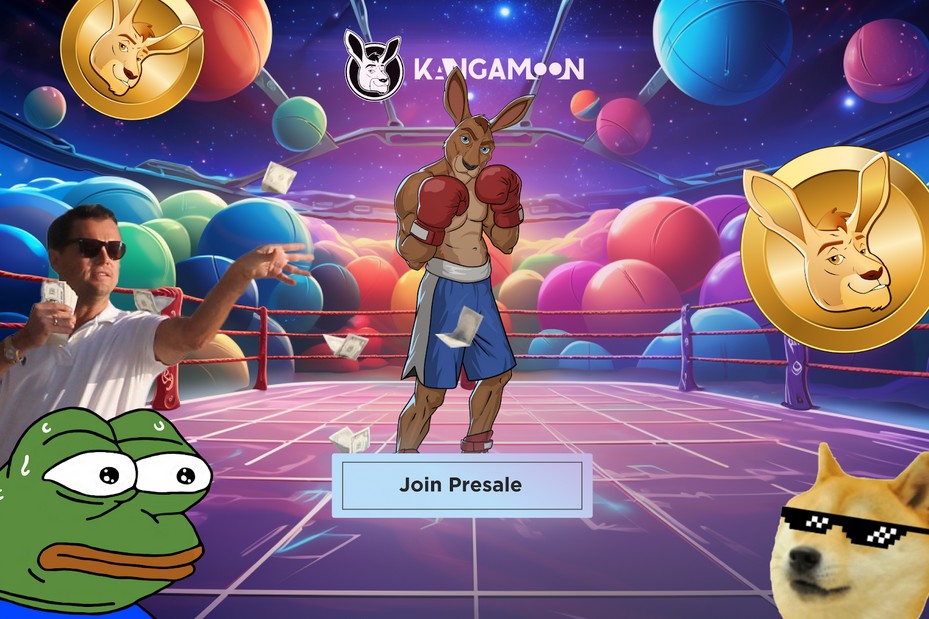
Task: Click the Join Presale button
Action: coord(461,486)
